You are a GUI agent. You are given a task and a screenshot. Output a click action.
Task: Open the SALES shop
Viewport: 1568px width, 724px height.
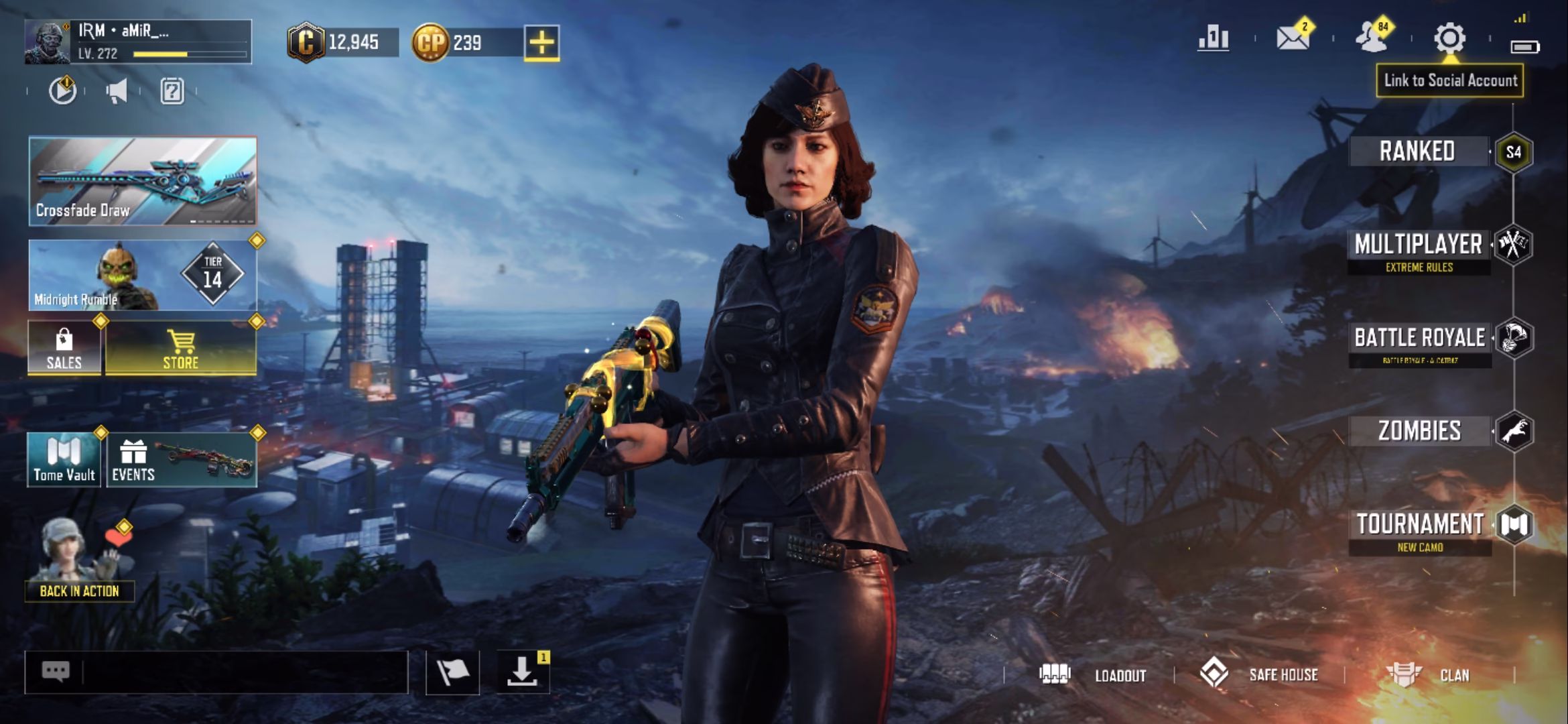[64, 348]
